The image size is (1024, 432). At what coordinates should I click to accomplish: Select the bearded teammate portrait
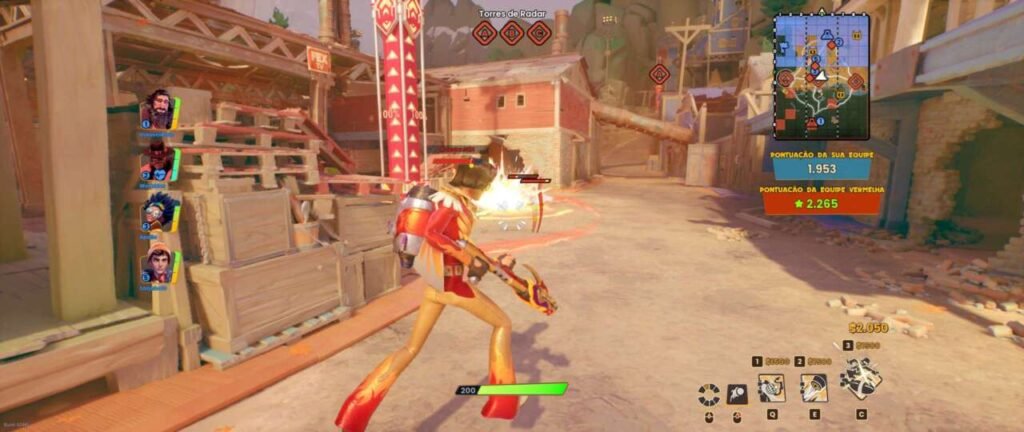tap(158, 108)
